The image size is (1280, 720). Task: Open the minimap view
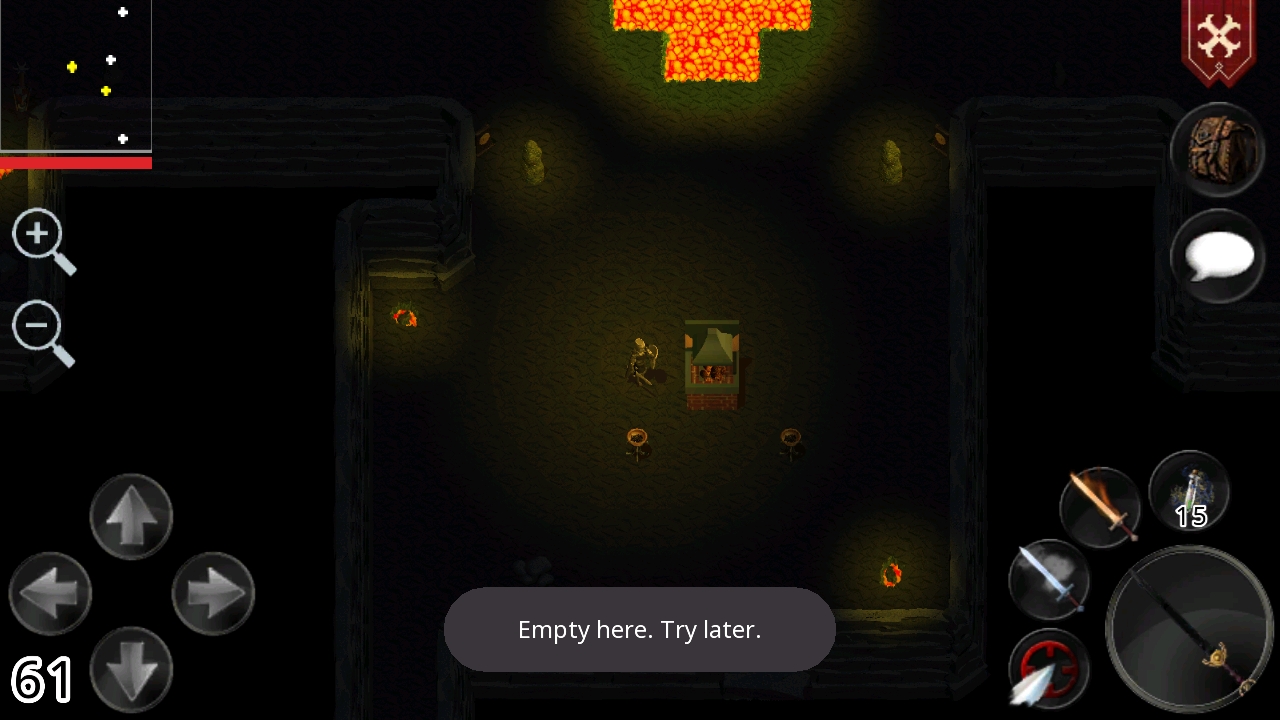76,75
